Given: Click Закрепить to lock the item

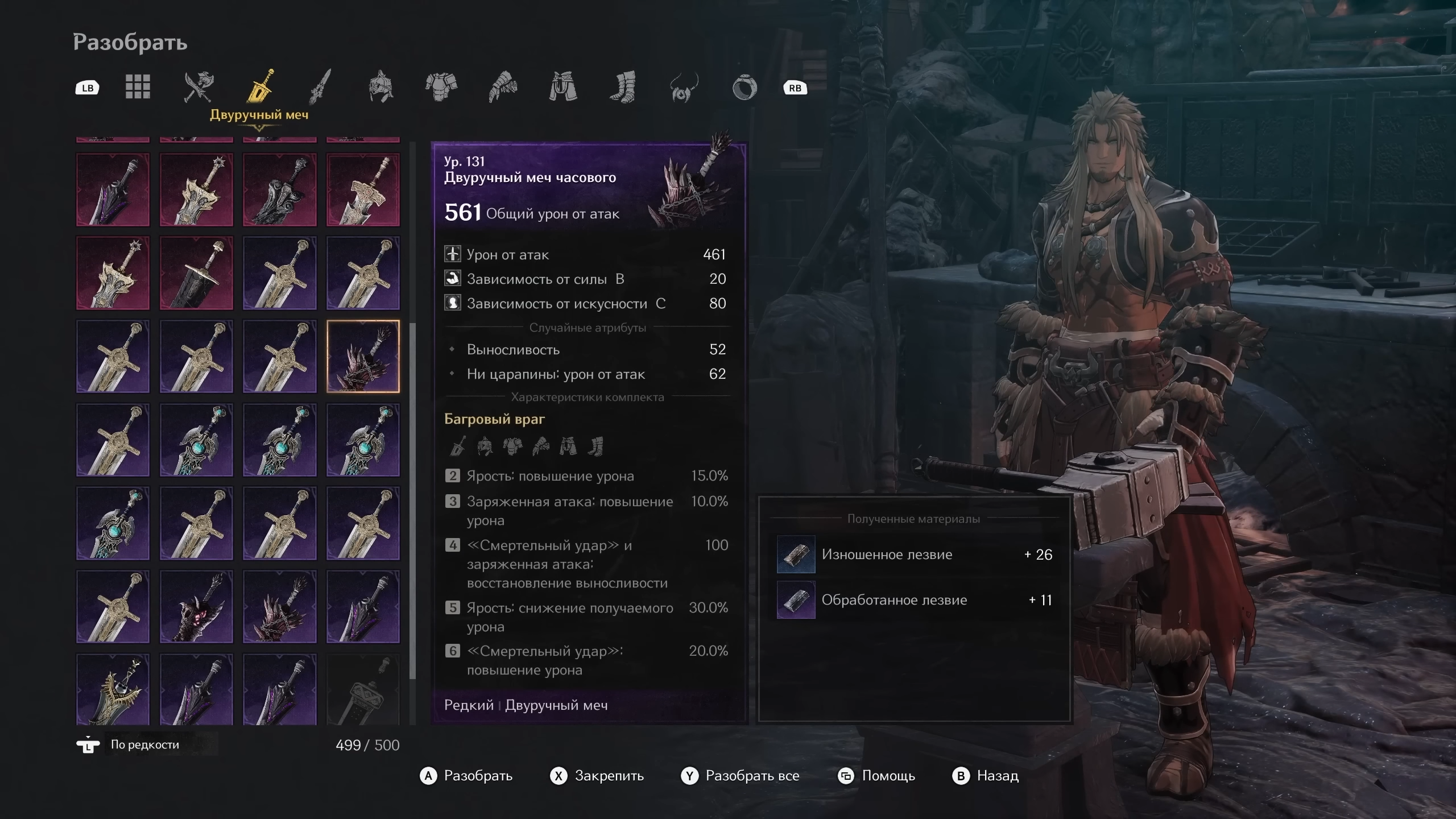Looking at the screenshot, I should tap(597, 776).
